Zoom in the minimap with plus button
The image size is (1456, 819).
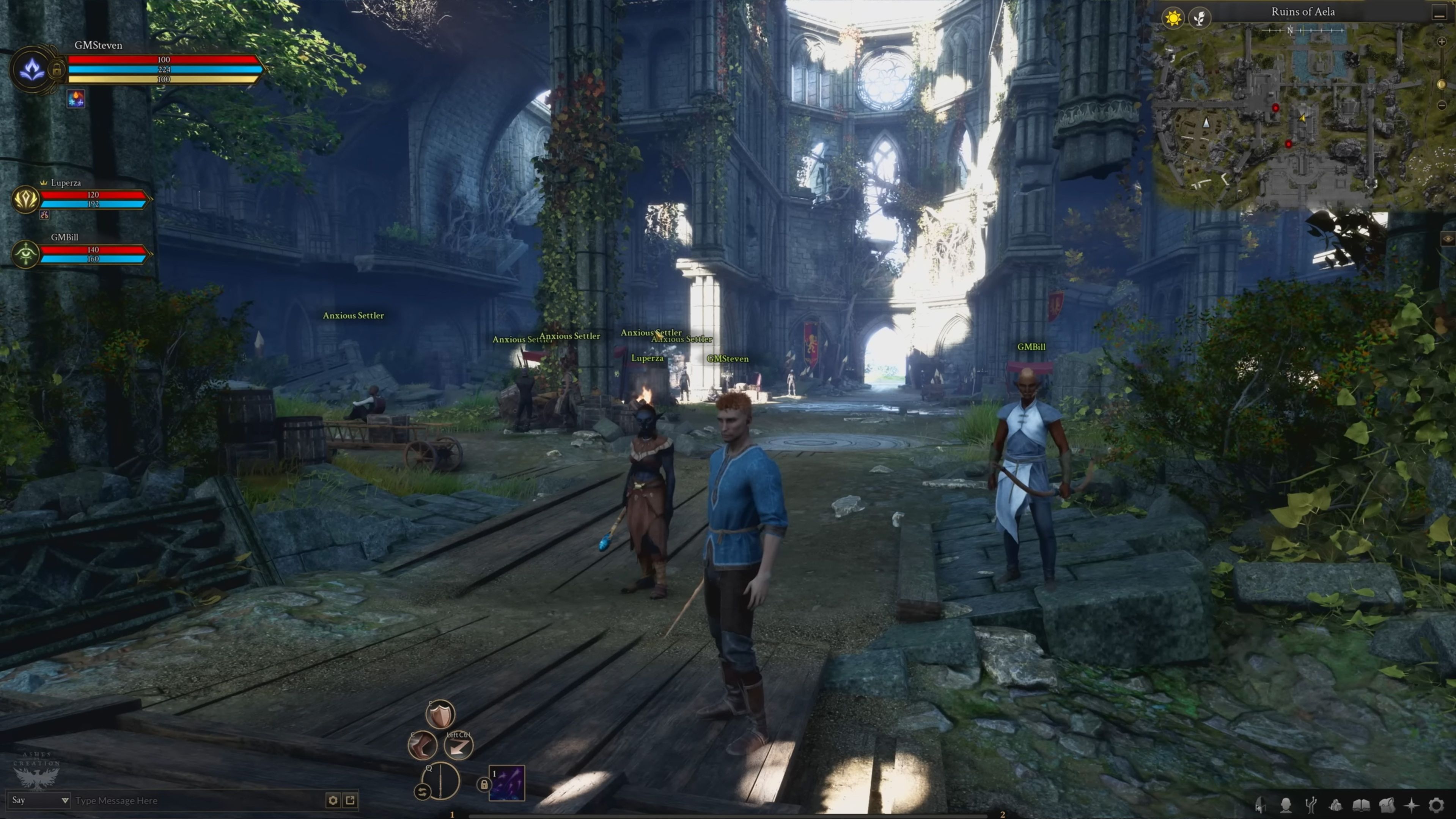pos(1442,42)
